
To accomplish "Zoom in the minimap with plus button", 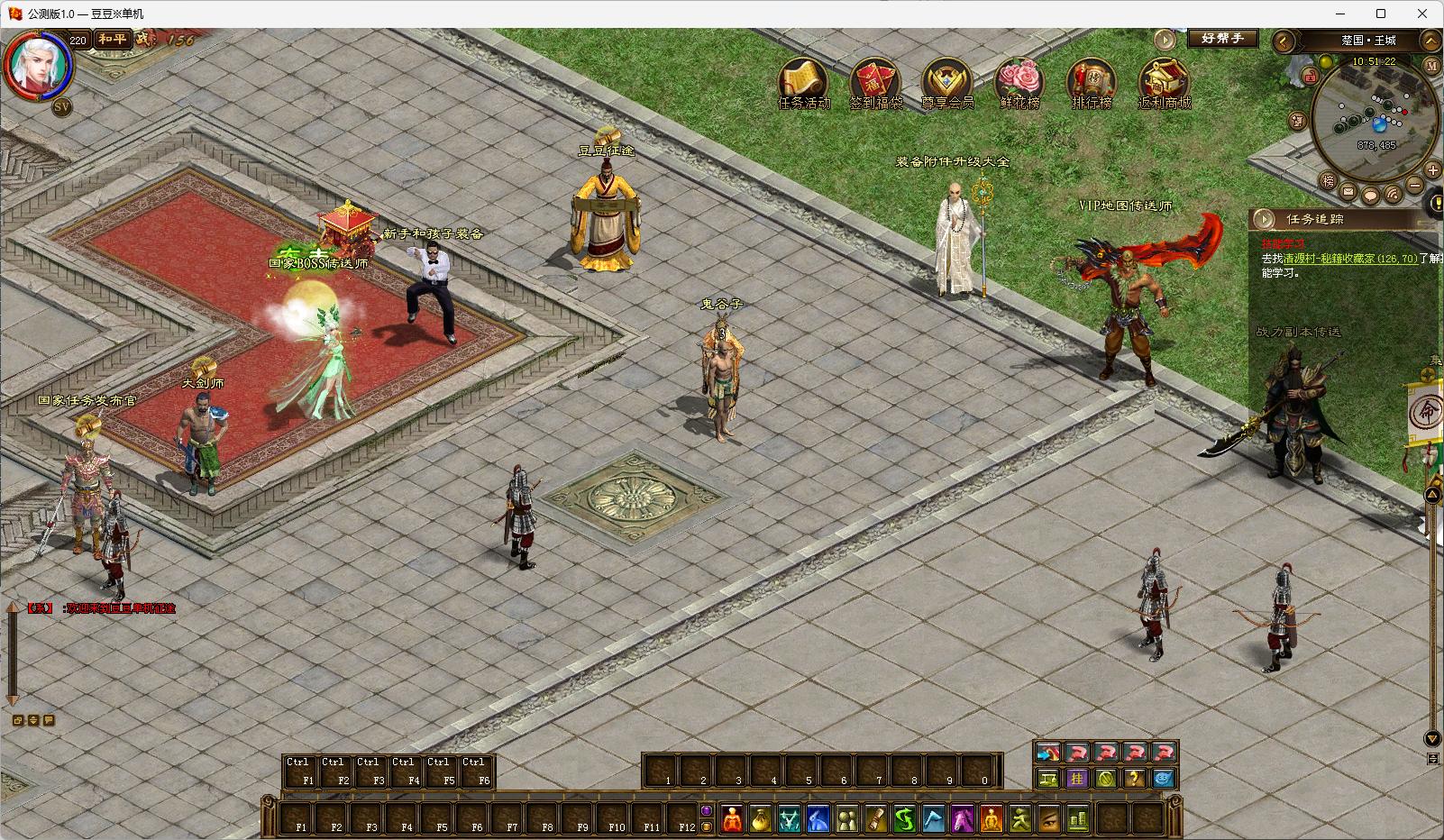I will (1432, 170).
